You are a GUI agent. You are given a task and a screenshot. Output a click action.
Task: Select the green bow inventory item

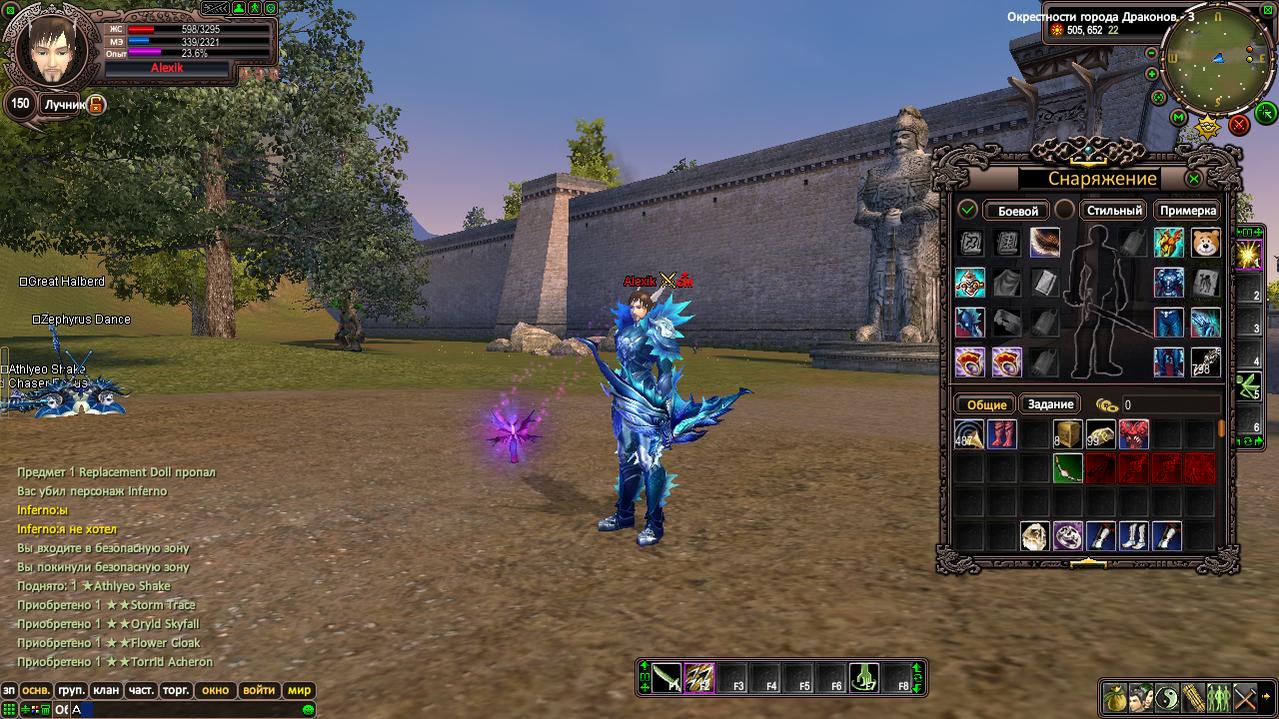1069,468
